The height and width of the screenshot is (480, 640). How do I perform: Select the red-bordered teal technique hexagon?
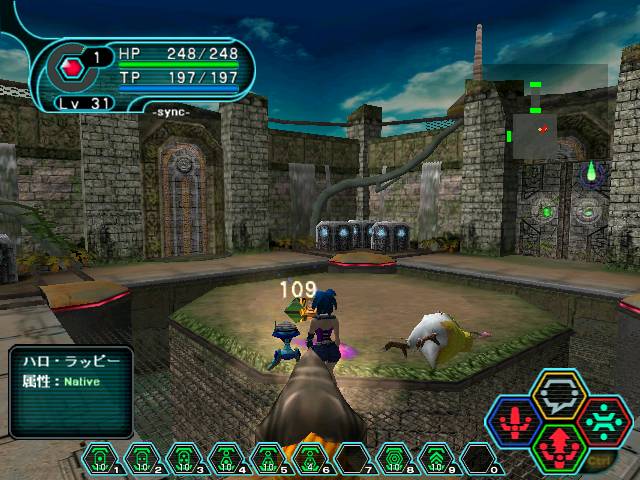604,420
